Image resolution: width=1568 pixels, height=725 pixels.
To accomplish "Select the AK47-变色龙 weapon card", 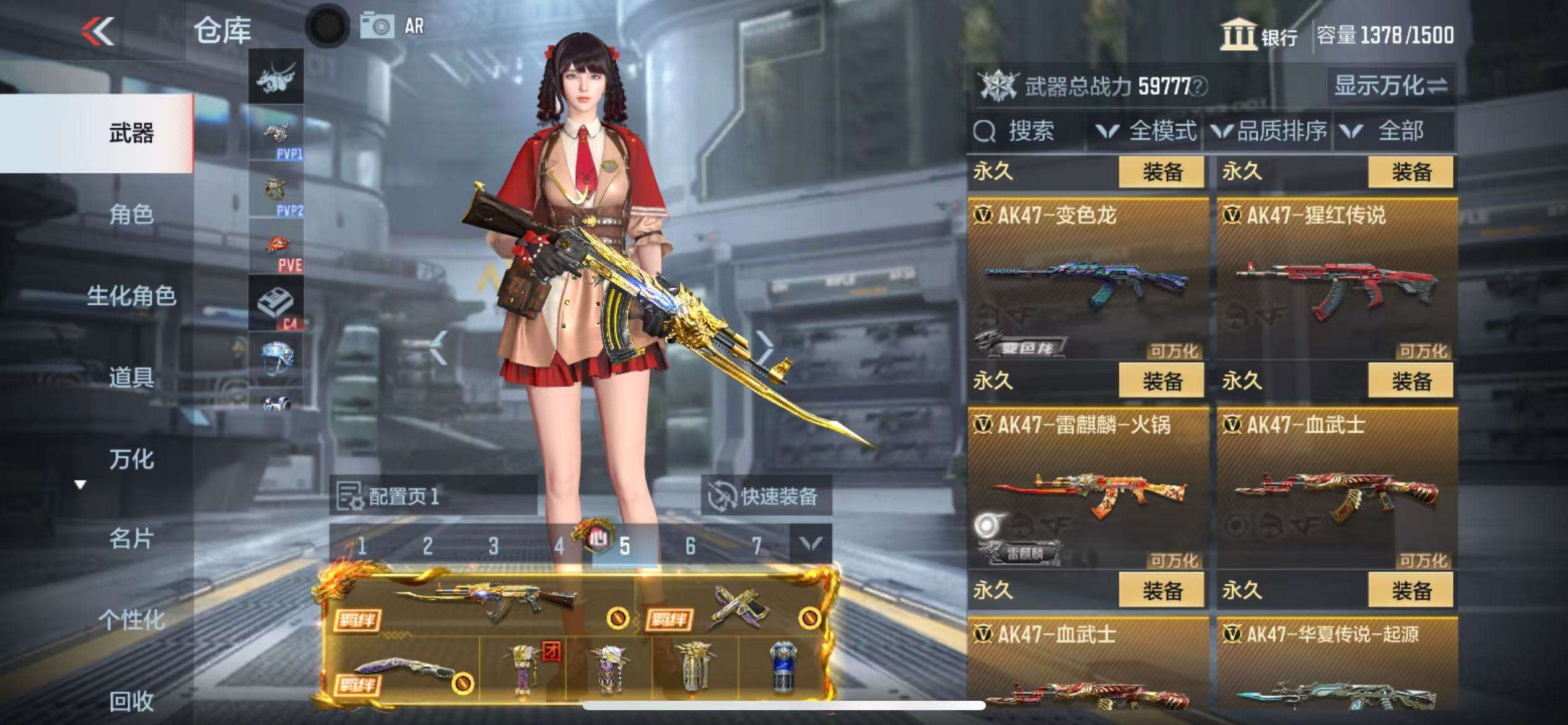I will [x=1087, y=279].
